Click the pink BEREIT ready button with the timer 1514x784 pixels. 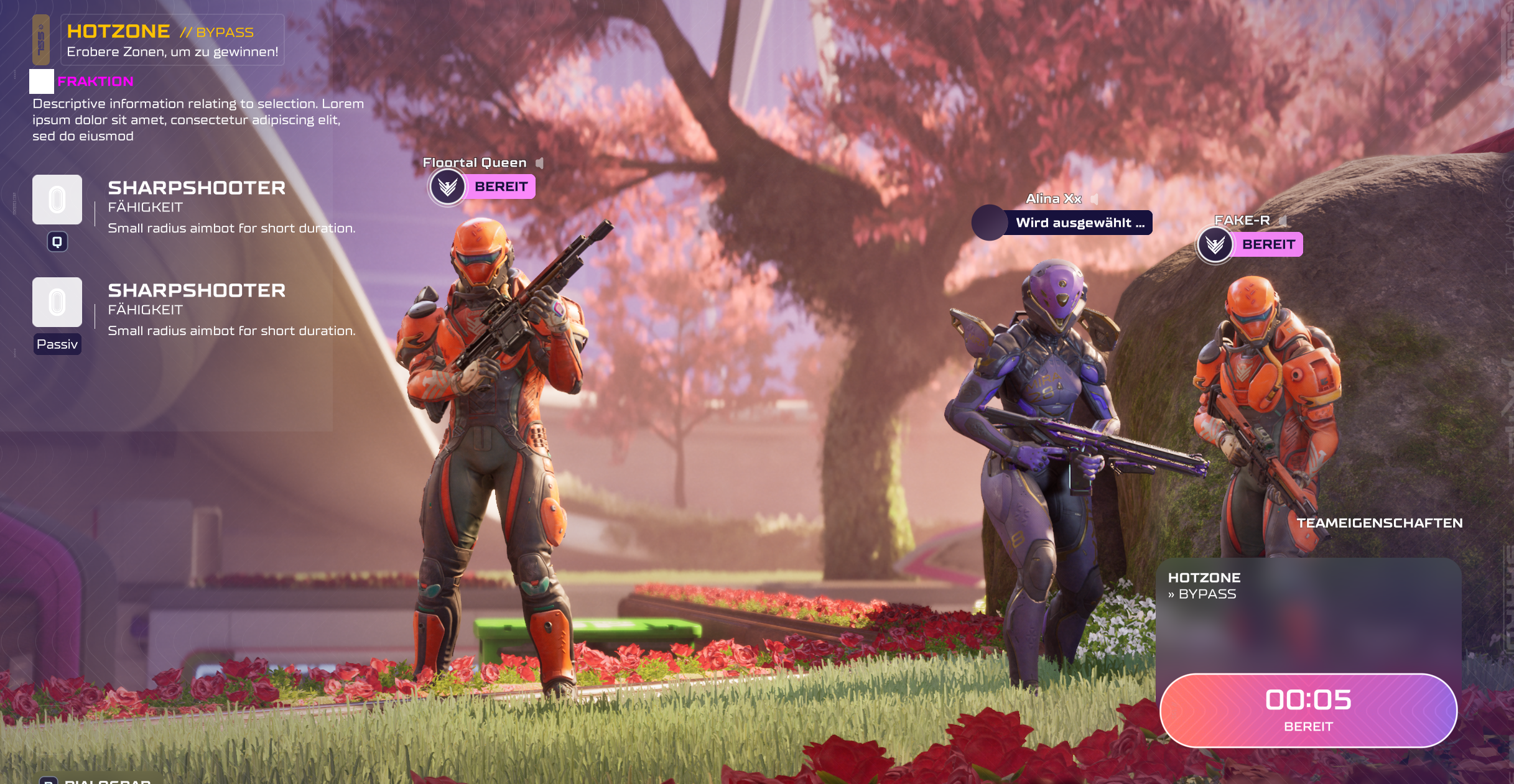click(1308, 710)
